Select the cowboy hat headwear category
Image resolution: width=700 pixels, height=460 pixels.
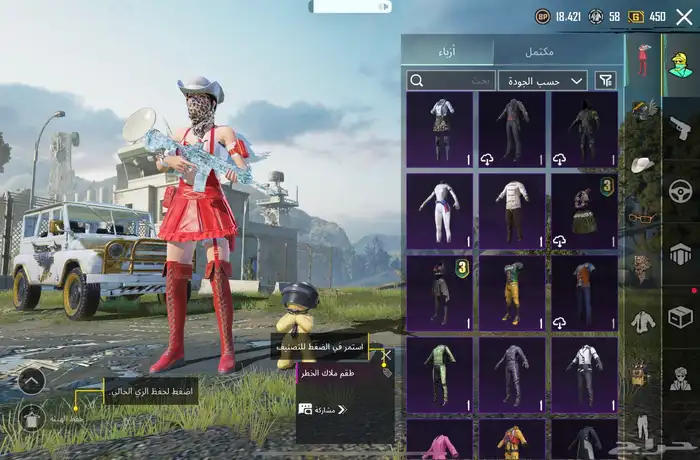point(642,163)
